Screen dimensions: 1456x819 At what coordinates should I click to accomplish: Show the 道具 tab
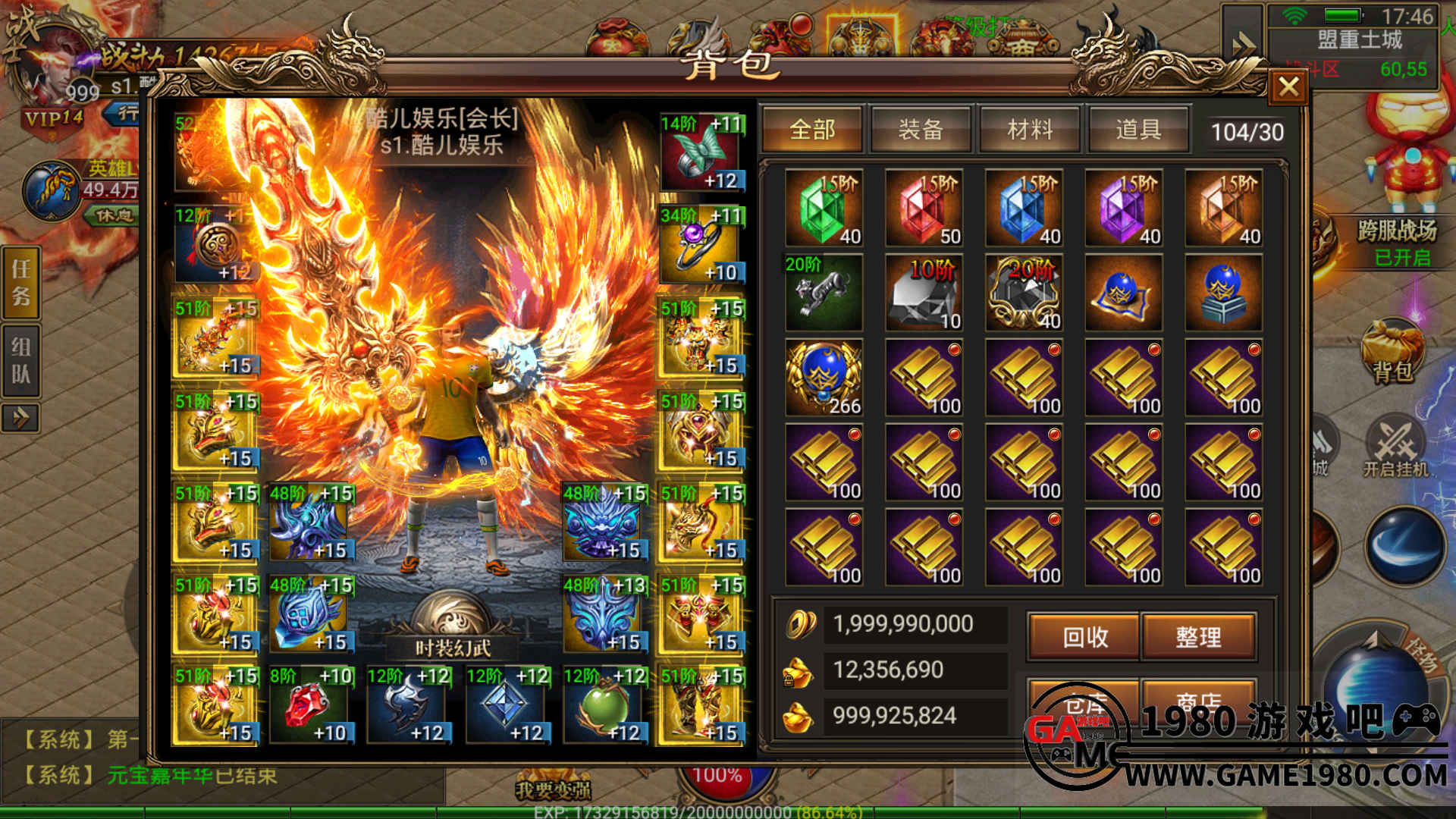point(1137,130)
